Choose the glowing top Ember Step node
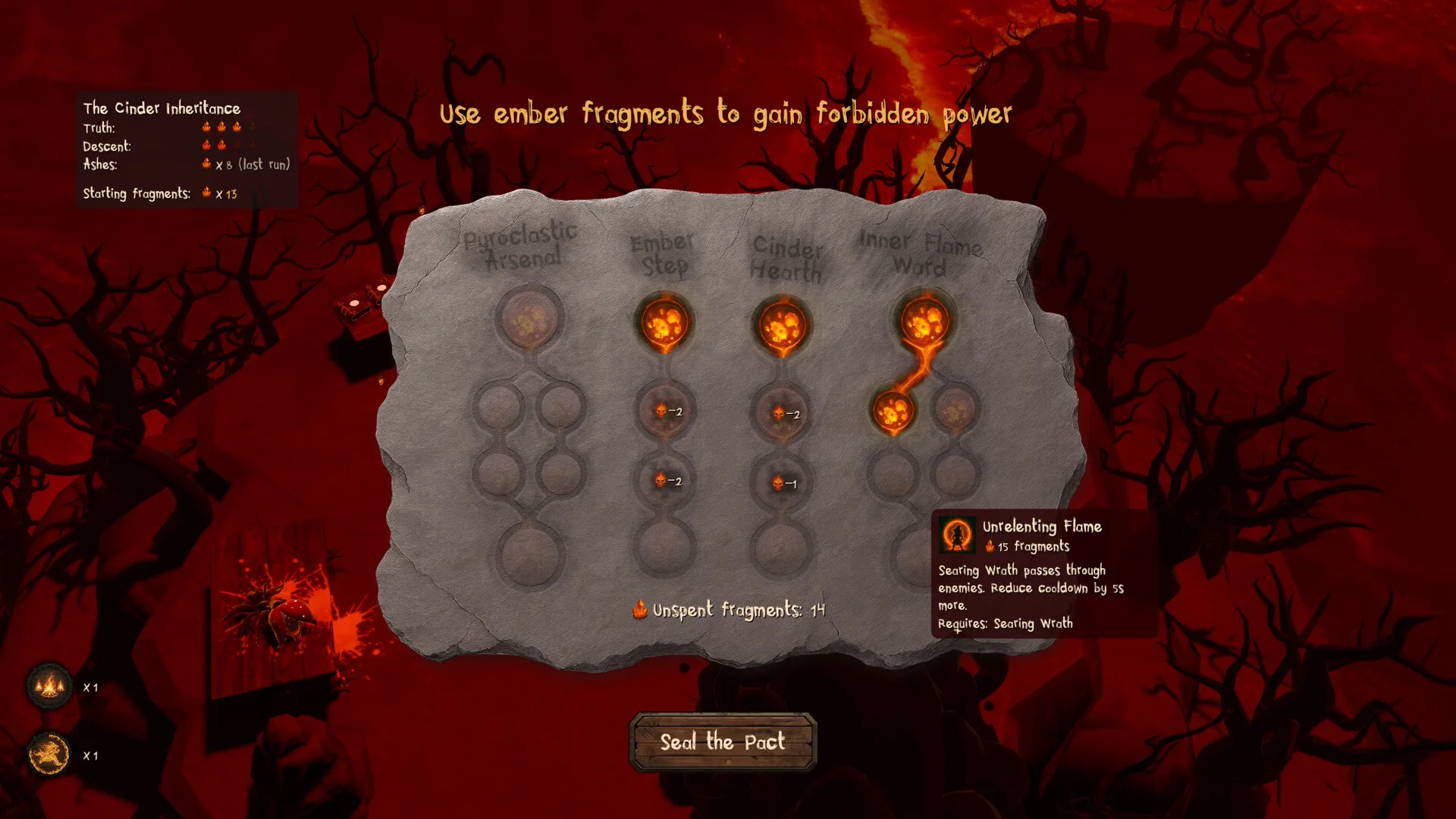Image resolution: width=1456 pixels, height=819 pixels. click(664, 323)
